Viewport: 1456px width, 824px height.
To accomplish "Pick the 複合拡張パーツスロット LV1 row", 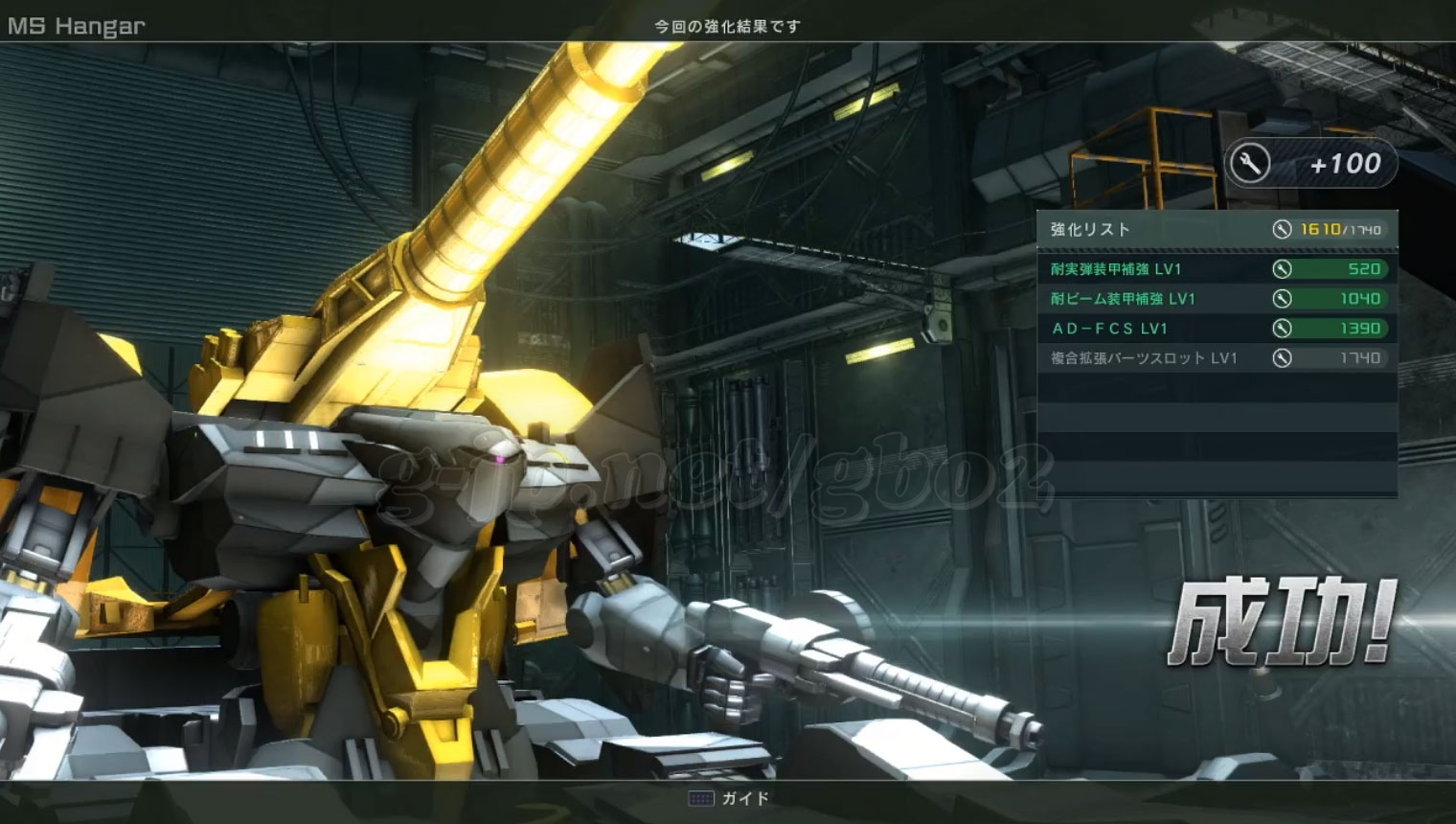I will (x=1215, y=358).
